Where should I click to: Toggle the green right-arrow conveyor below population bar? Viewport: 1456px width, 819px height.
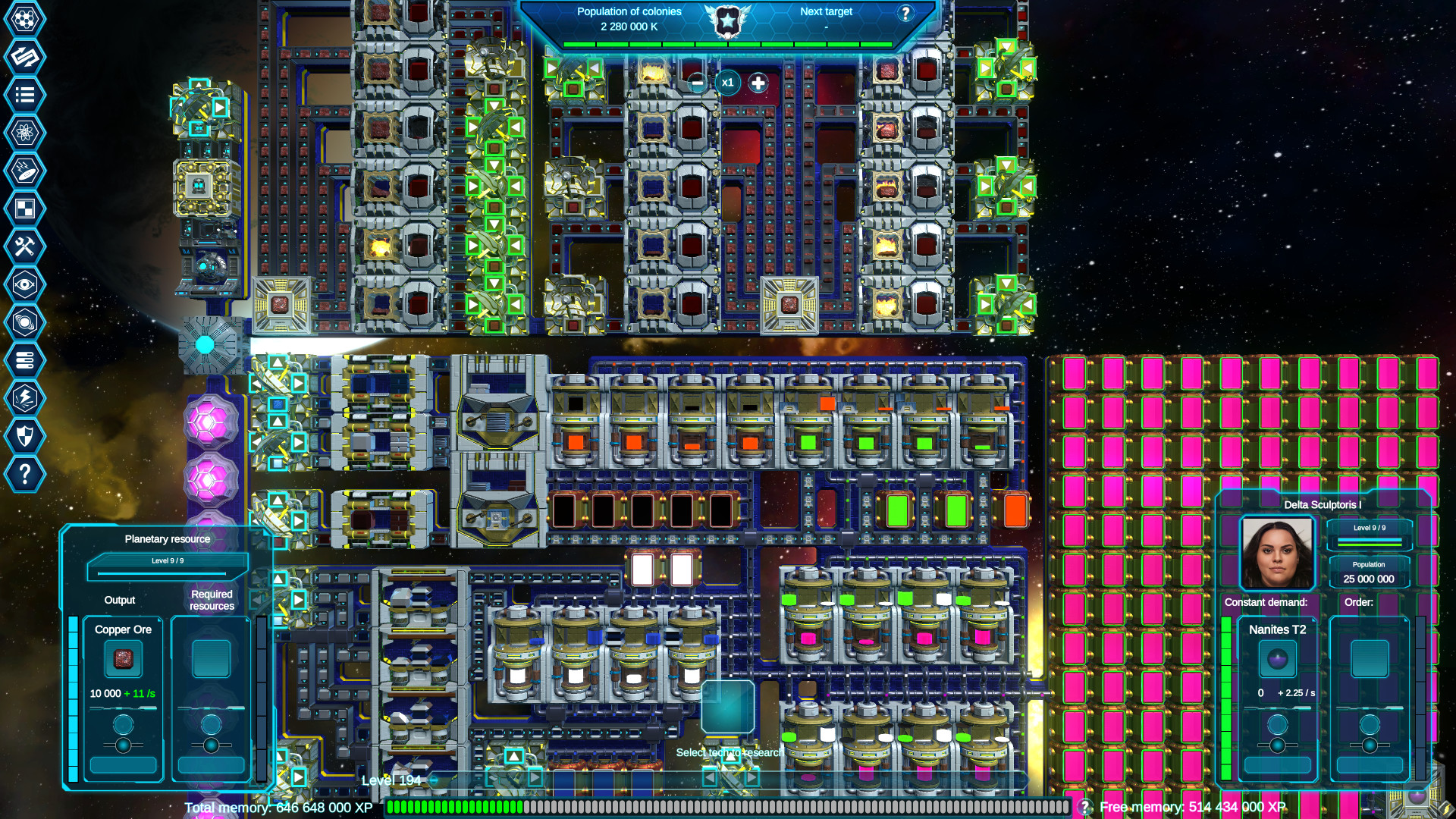pos(553,69)
